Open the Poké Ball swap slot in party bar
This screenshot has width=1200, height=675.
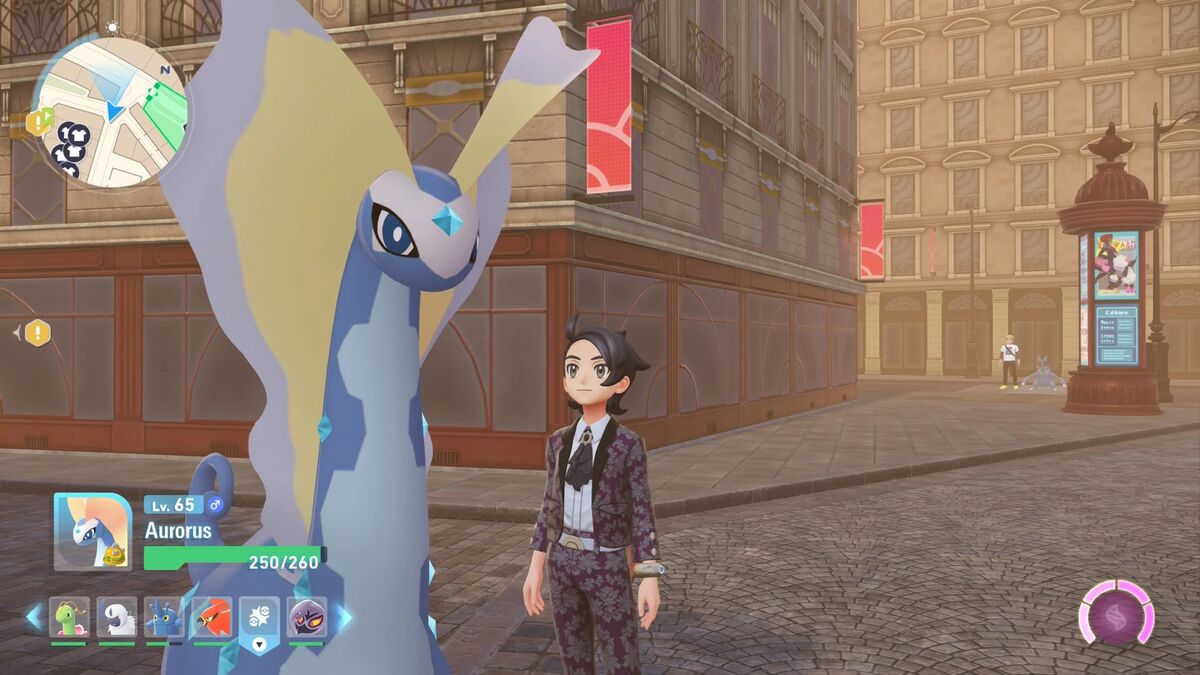click(x=259, y=619)
